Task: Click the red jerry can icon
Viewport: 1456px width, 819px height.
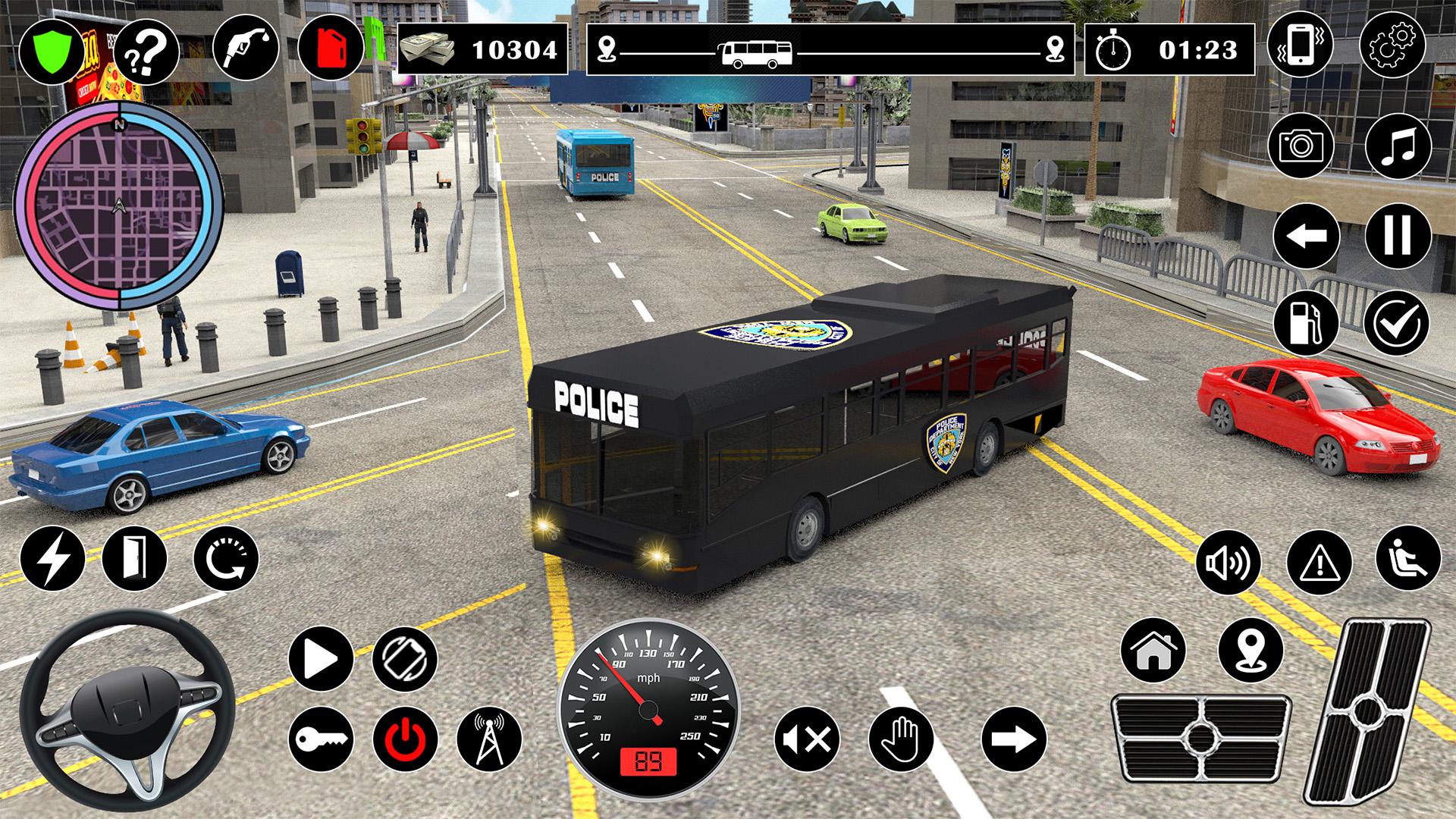Action: click(x=331, y=47)
